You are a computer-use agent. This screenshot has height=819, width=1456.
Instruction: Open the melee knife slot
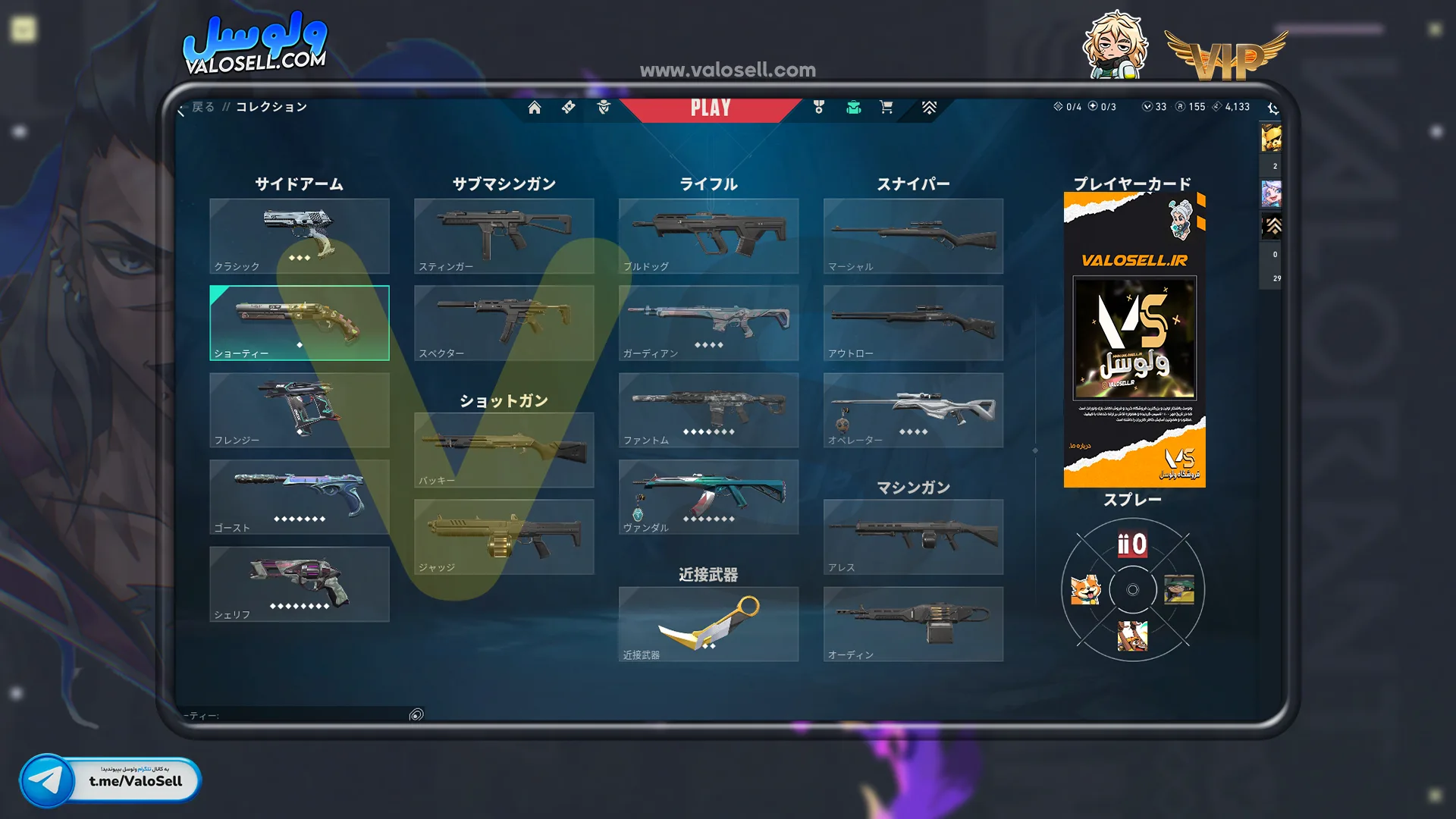[x=708, y=623]
